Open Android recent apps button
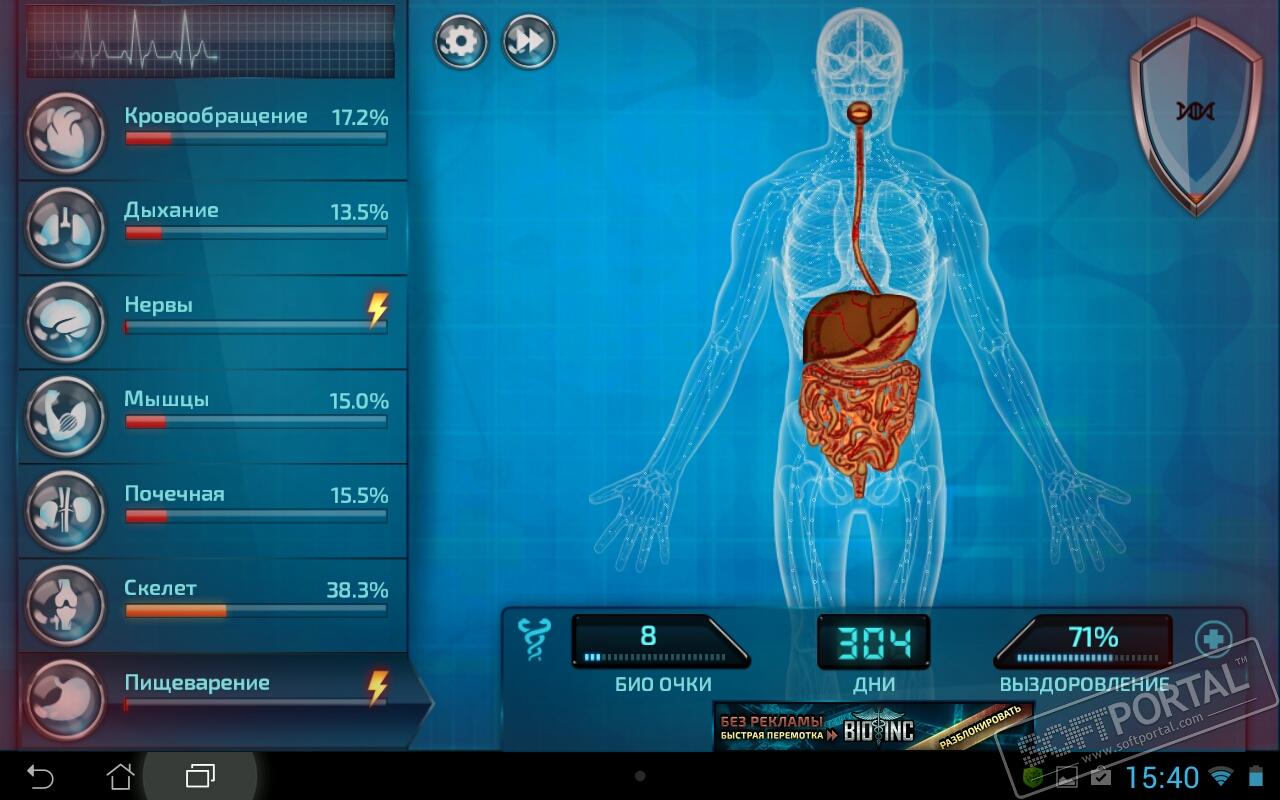This screenshot has height=800, width=1280. (x=200, y=776)
